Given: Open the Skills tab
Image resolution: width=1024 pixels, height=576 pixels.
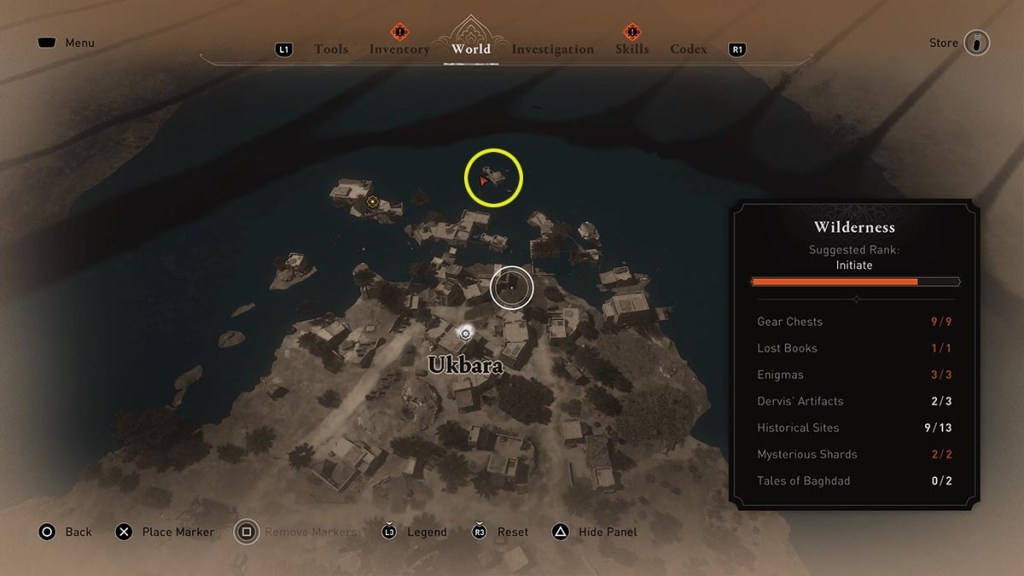Looking at the screenshot, I should pyautogui.click(x=632, y=49).
